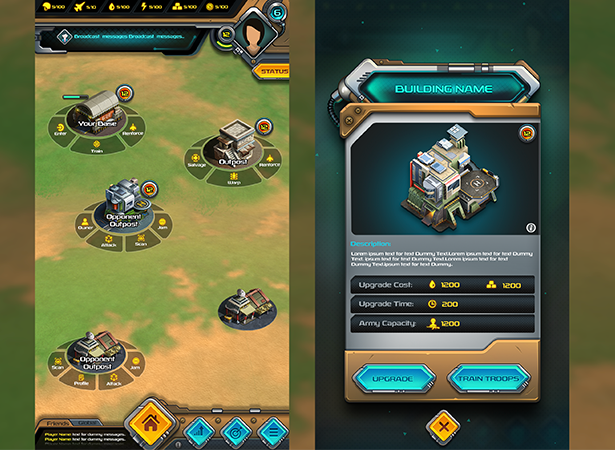Show building info with the i icon
Image resolution: width=615 pixels, height=450 pixels.
[530, 228]
